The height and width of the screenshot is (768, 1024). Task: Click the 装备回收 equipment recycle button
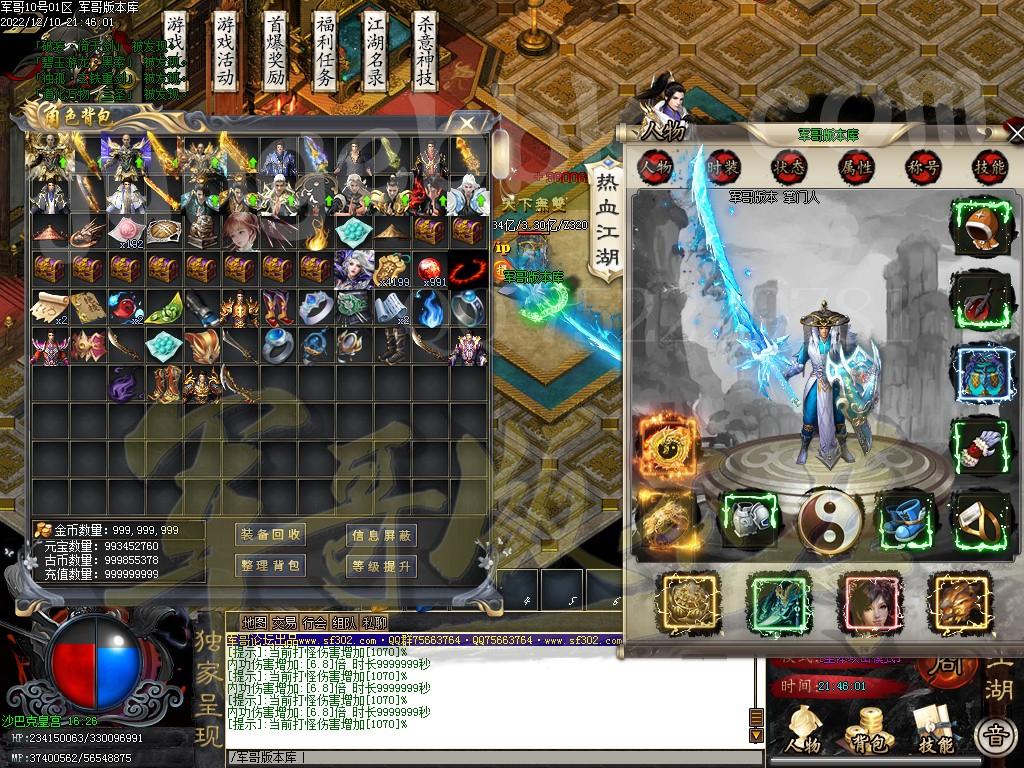[x=270, y=535]
